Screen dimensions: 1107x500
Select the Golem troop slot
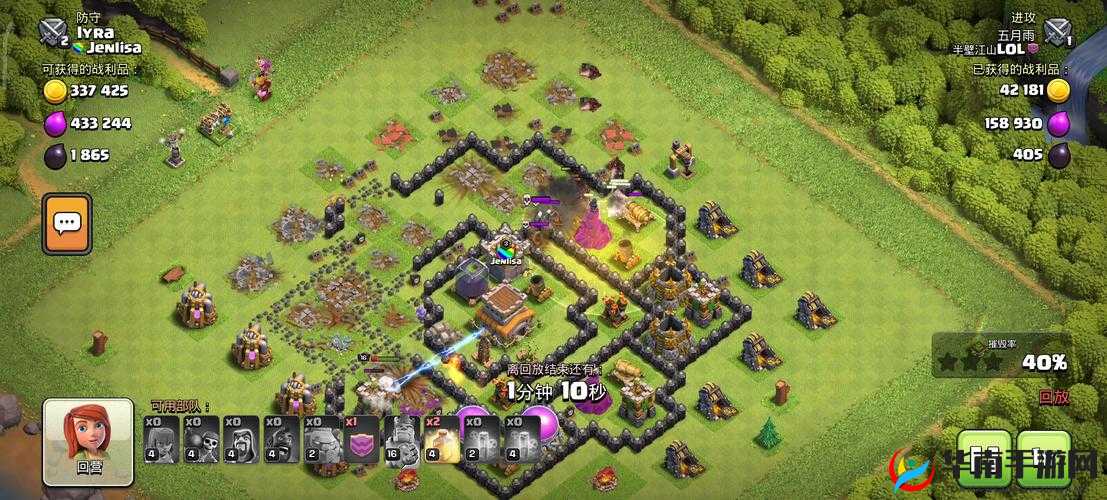[321, 439]
